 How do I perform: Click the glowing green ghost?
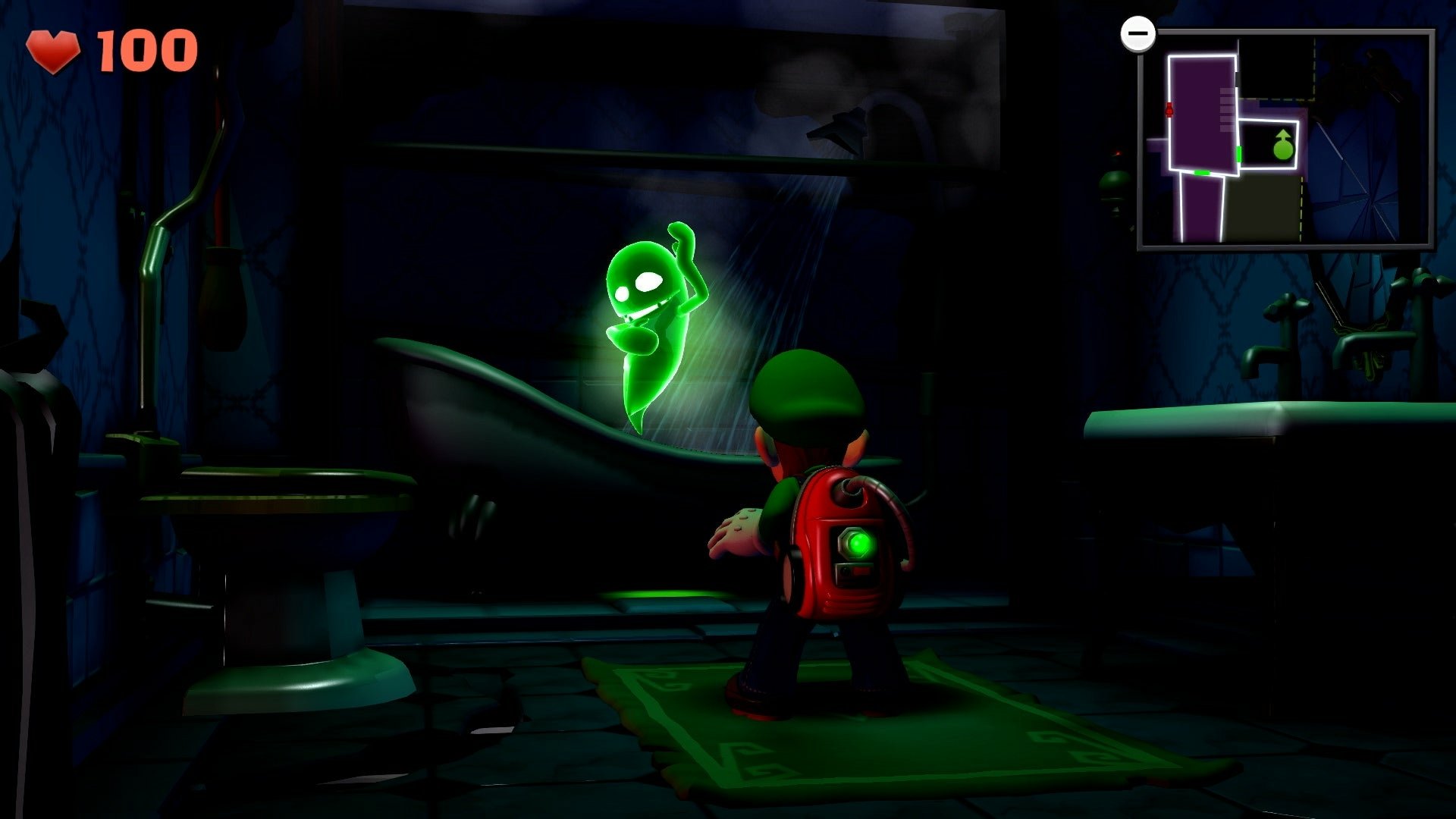[652, 318]
